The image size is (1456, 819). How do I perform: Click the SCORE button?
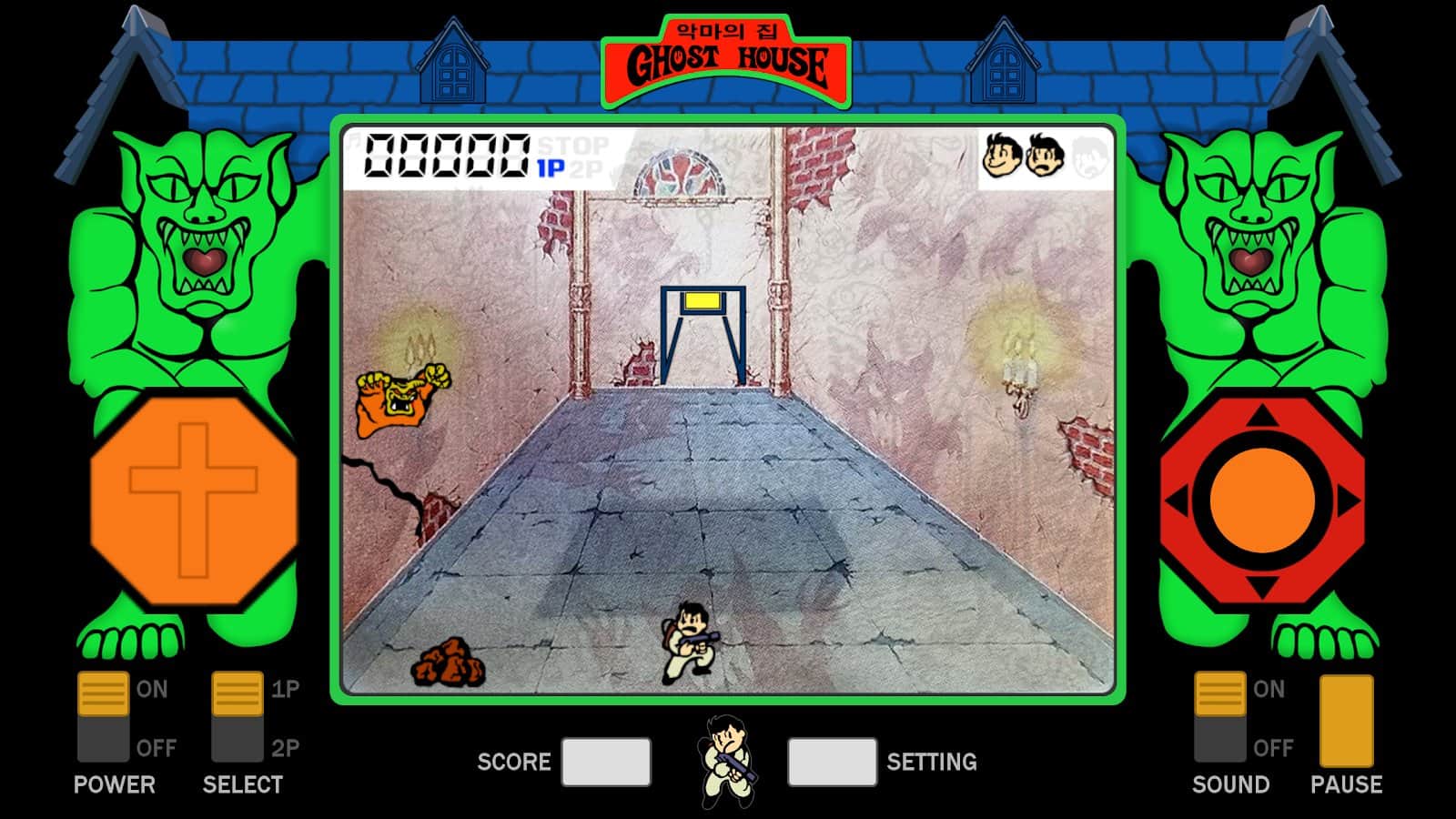click(606, 762)
